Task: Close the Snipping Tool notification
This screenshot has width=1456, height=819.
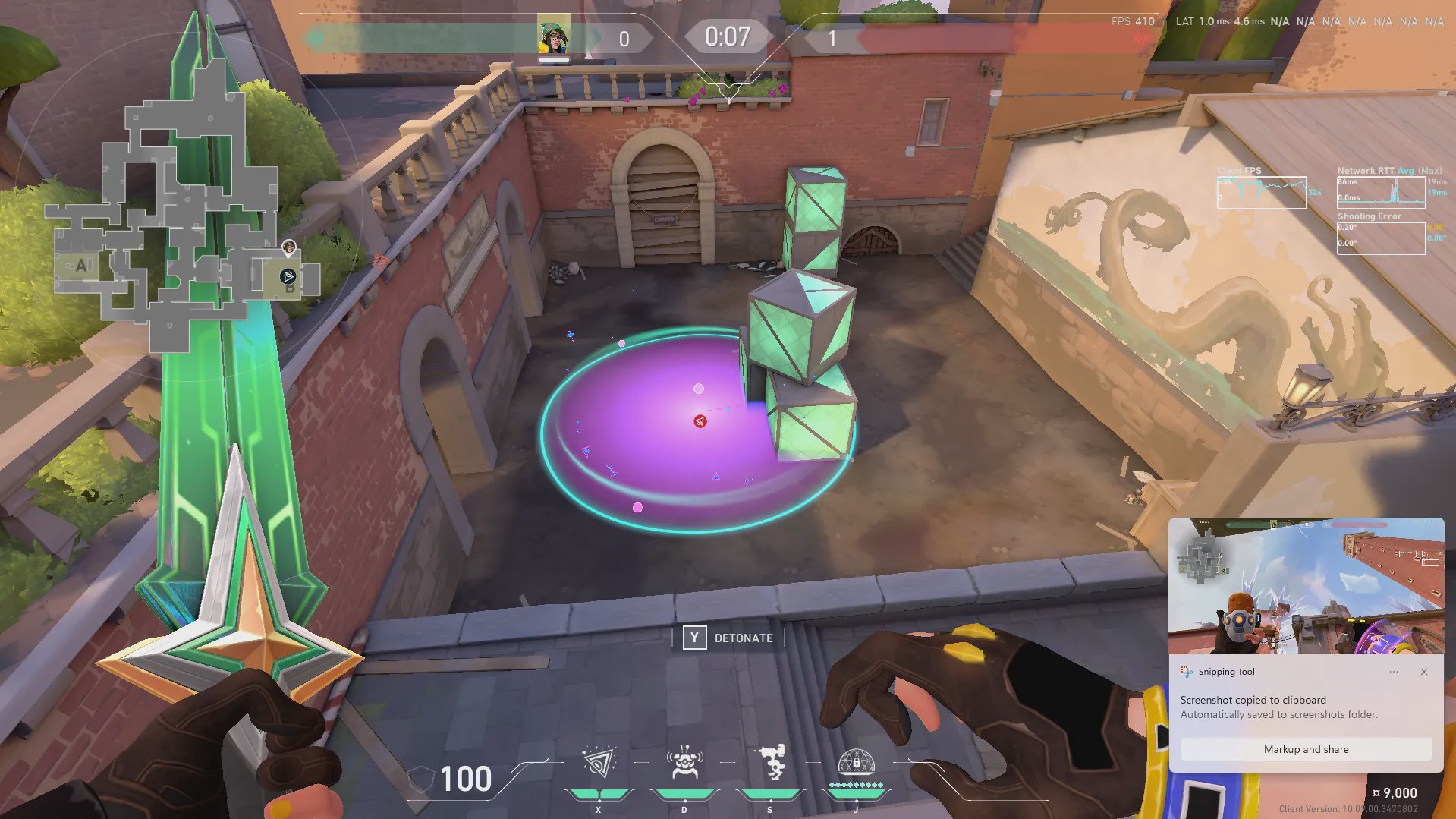Action: pyautogui.click(x=1424, y=672)
